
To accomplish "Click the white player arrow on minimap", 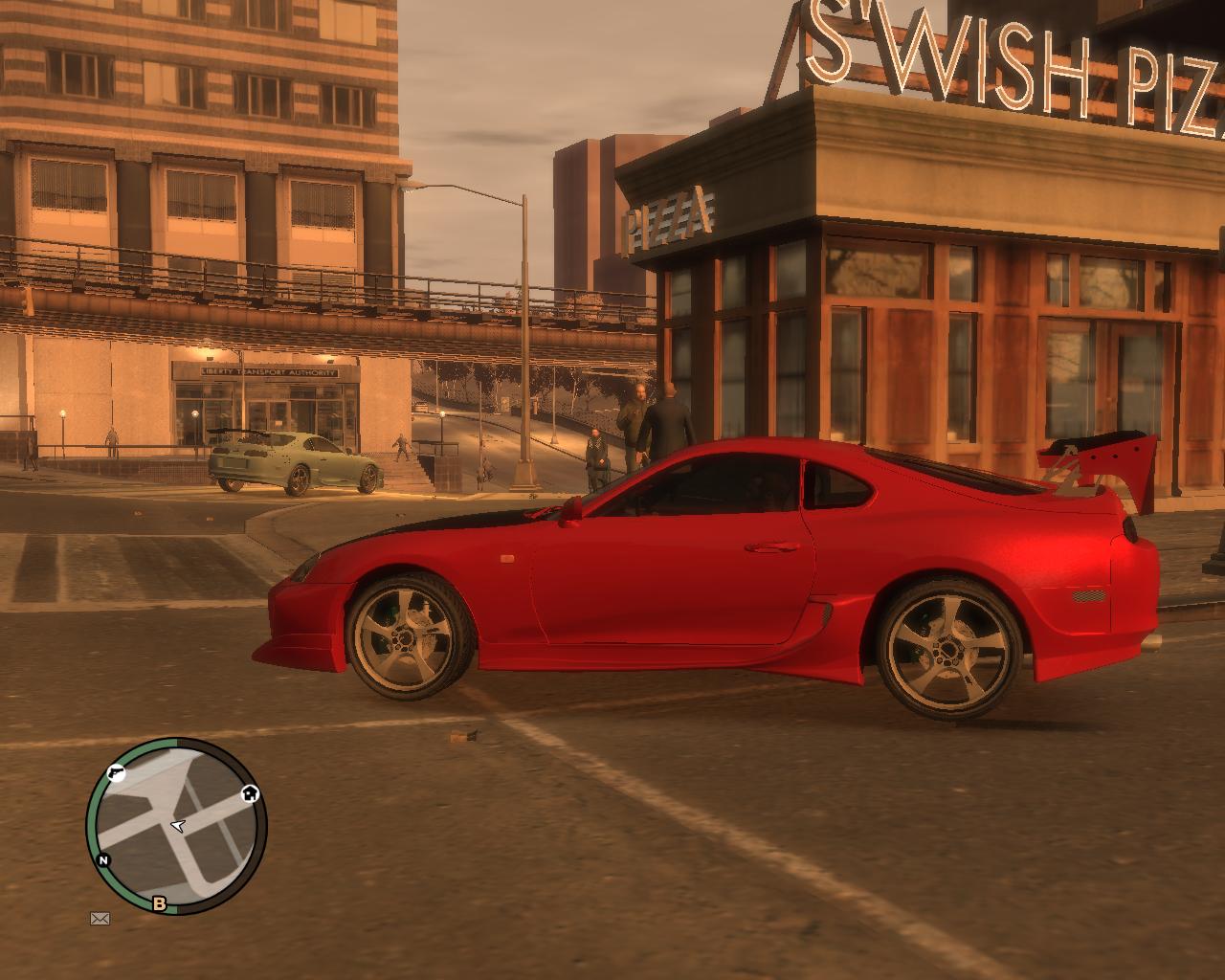I will 178,826.
